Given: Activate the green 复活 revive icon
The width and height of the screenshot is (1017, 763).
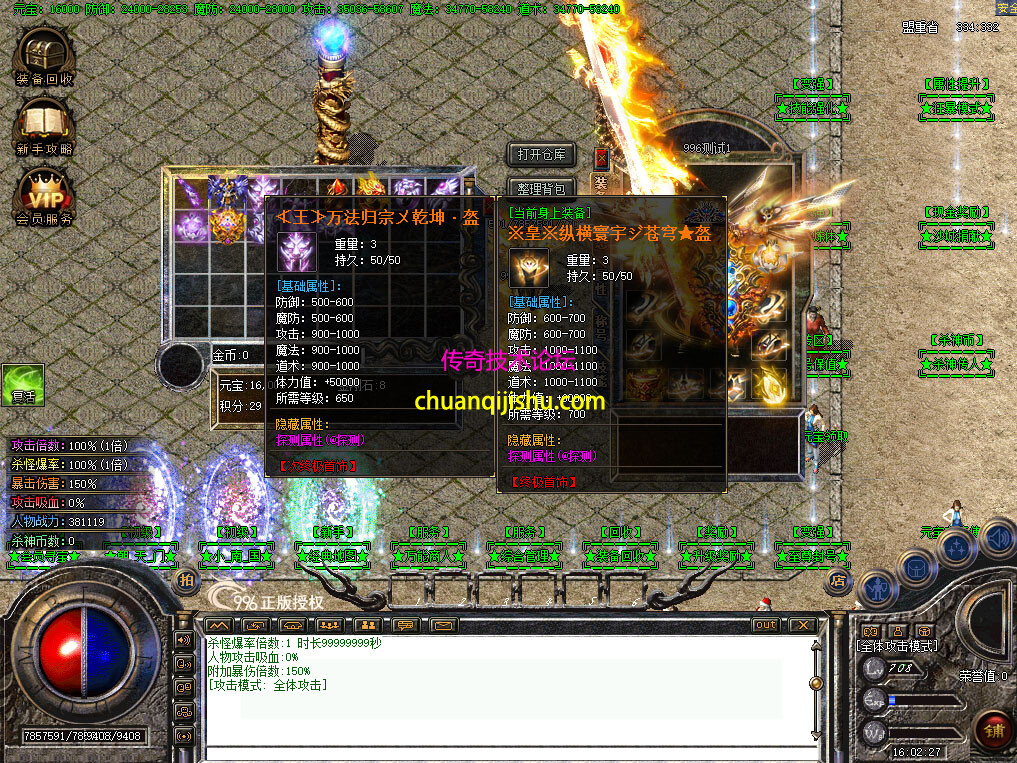Looking at the screenshot, I should 22,385.
